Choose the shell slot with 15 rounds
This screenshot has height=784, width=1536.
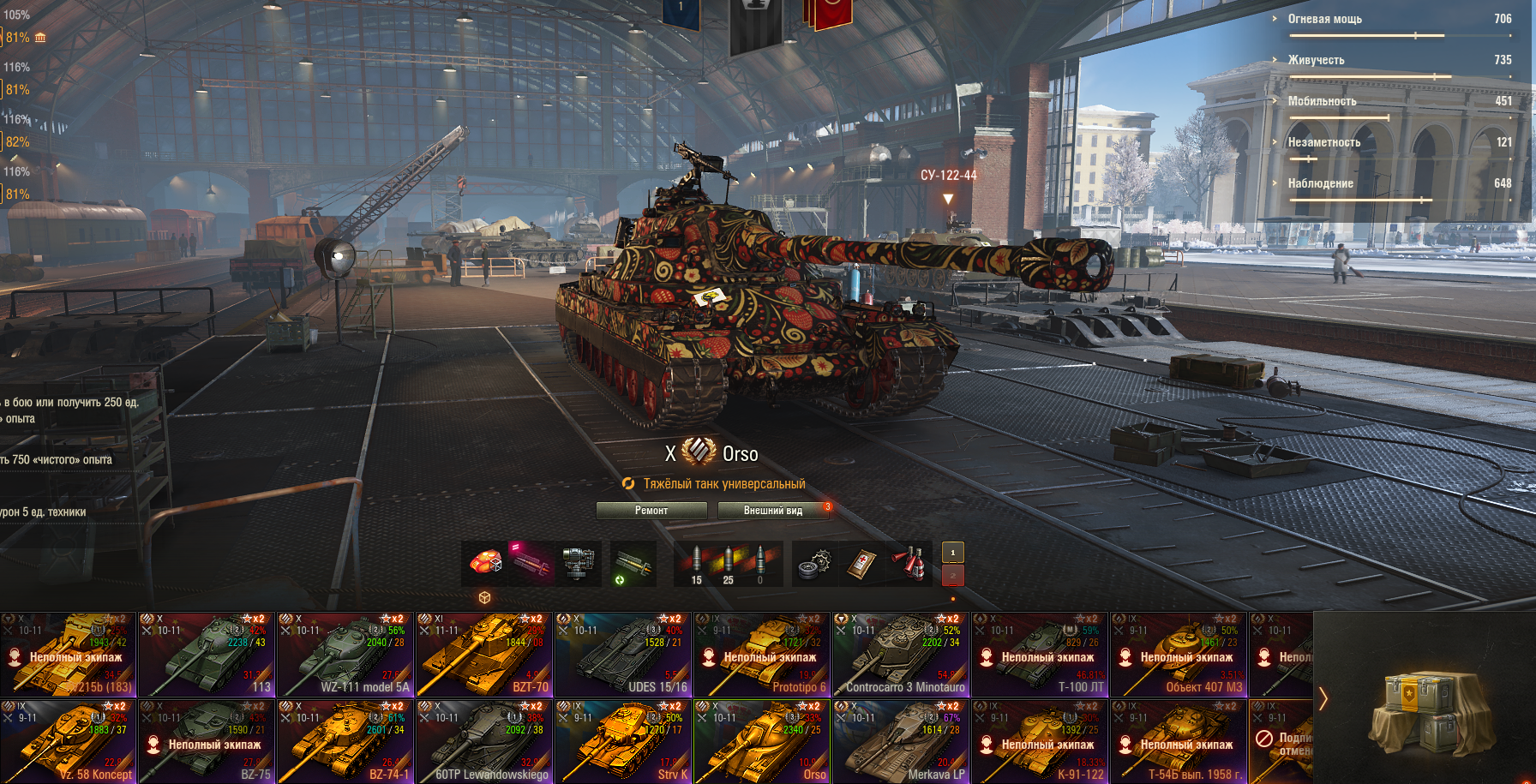[697, 564]
